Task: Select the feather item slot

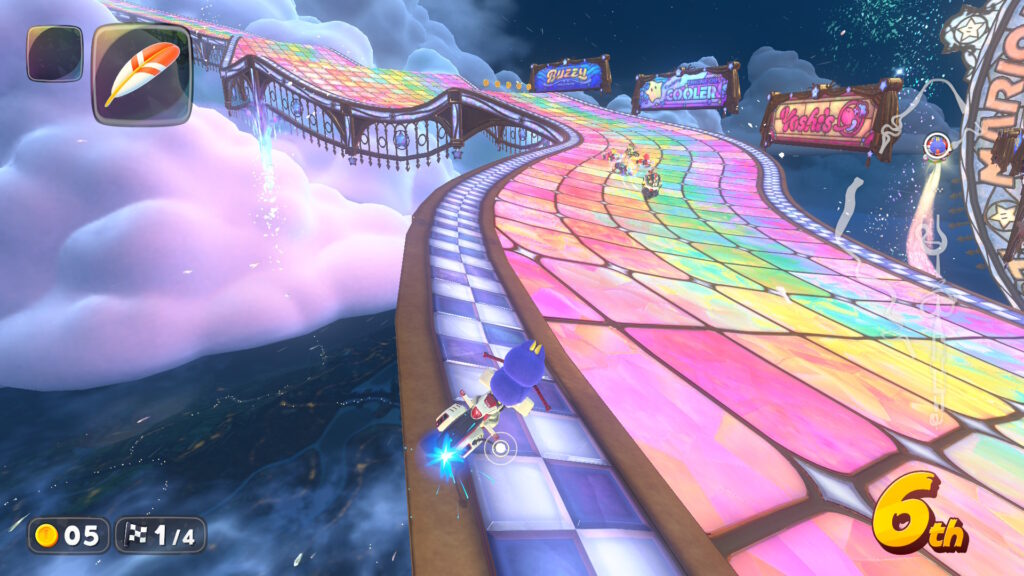Action: point(142,74)
